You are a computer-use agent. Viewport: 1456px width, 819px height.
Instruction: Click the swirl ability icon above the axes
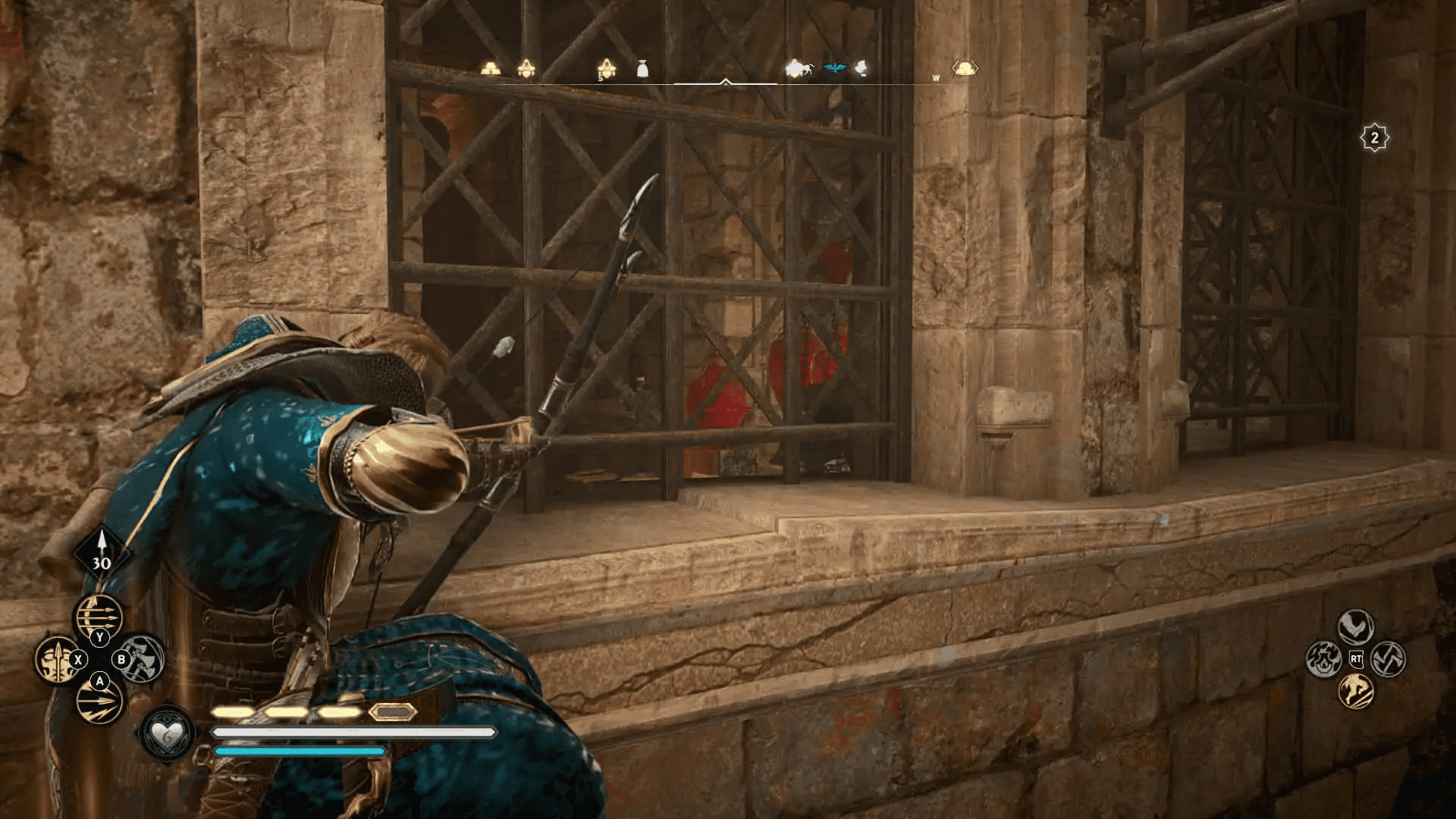[1355, 626]
